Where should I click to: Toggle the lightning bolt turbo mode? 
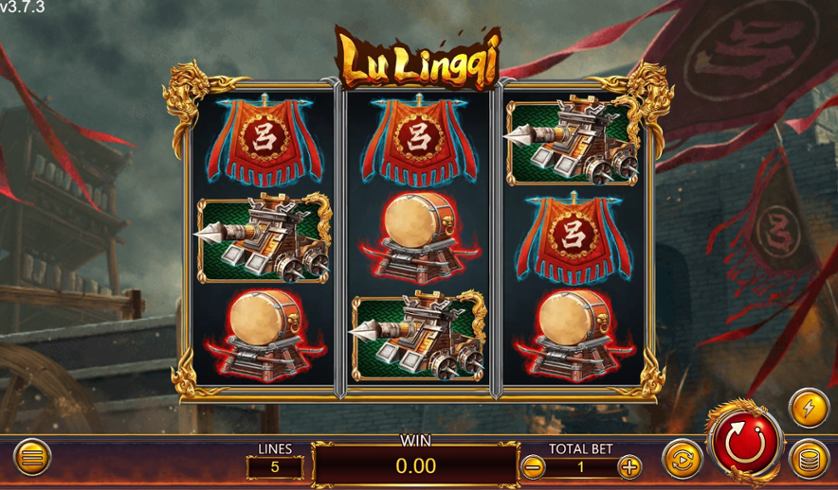[807, 408]
